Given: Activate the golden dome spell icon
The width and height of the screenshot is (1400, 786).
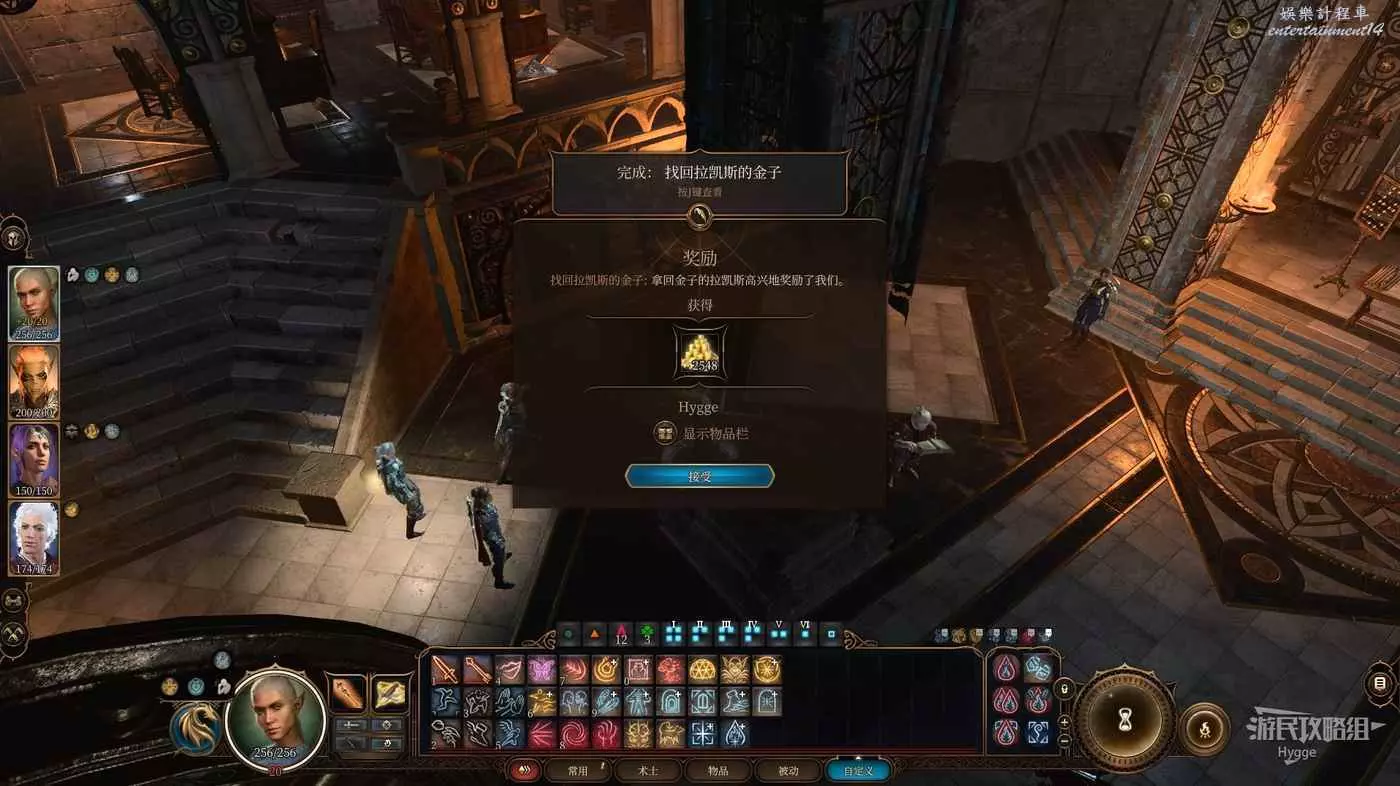Looking at the screenshot, I should coord(701,670).
